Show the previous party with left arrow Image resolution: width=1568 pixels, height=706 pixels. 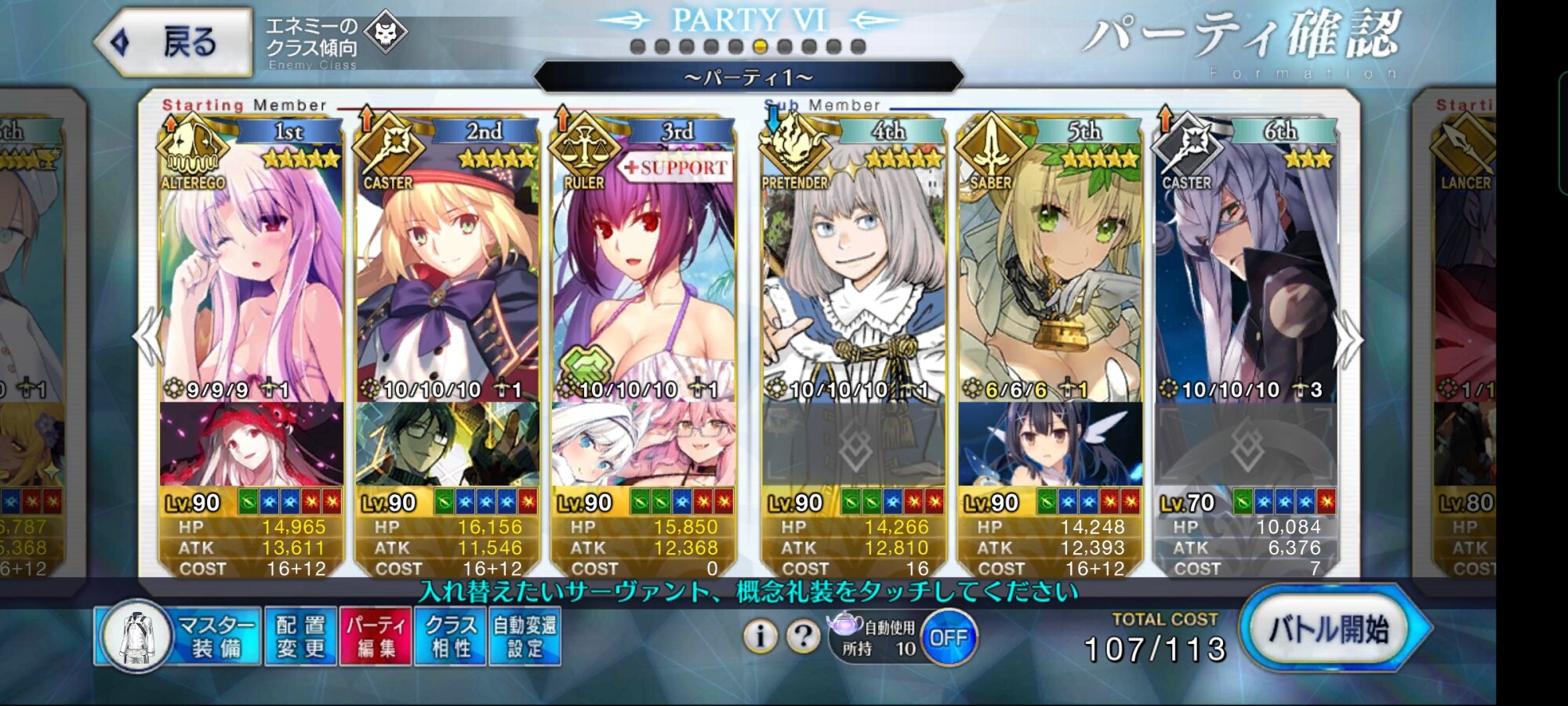click(148, 337)
